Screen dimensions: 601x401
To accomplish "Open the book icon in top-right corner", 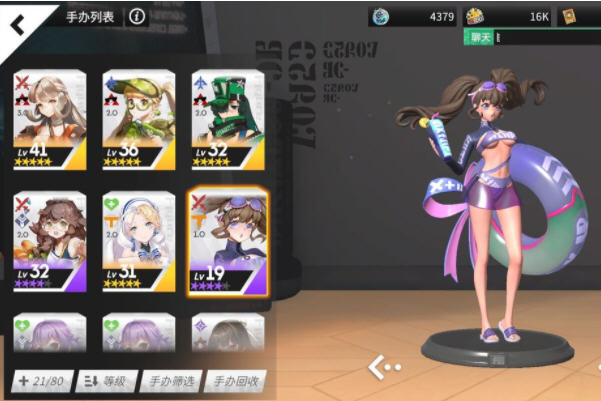I will tap(571, 16).
